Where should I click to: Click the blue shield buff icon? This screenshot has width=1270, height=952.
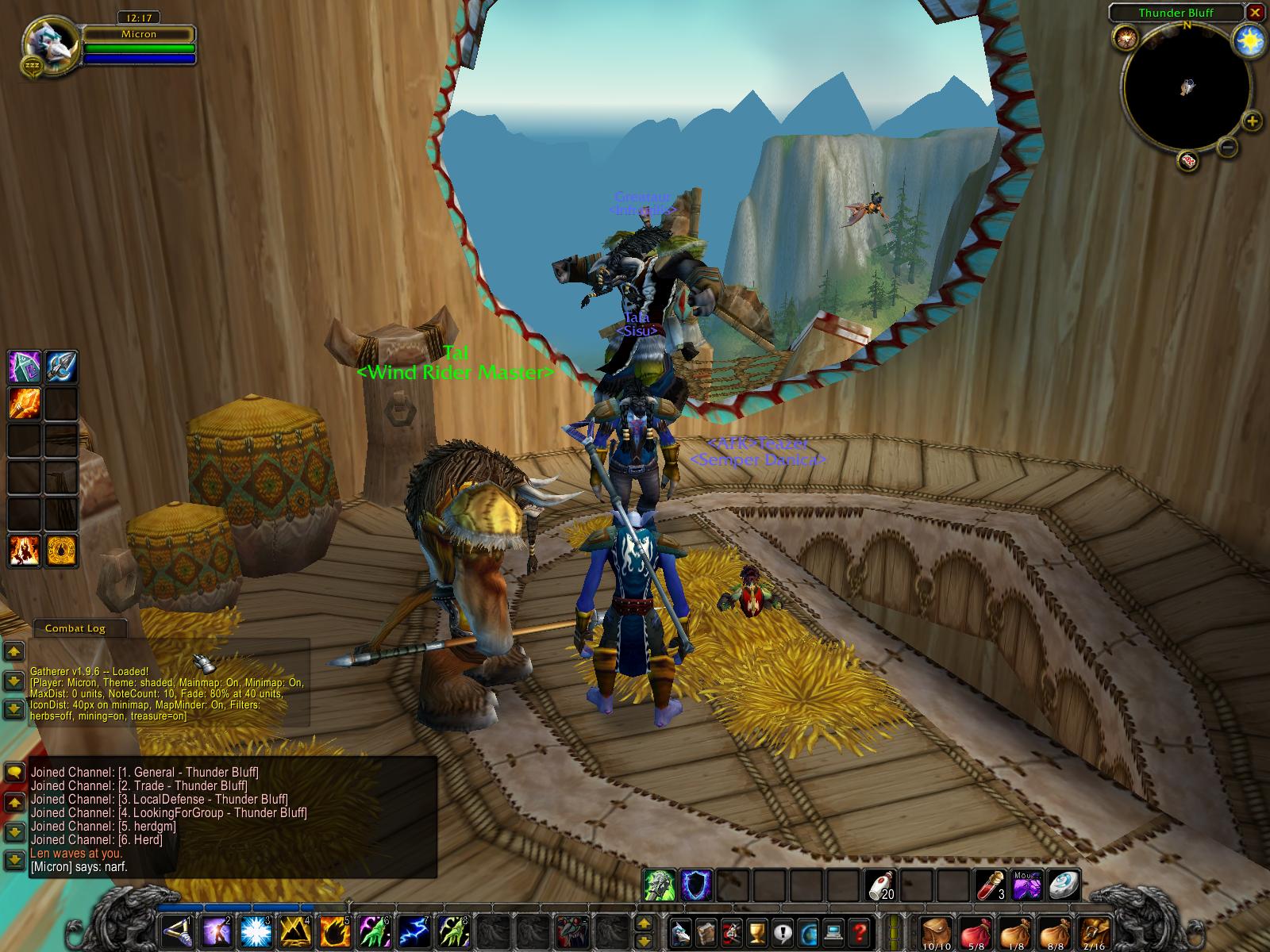(696, 885)
